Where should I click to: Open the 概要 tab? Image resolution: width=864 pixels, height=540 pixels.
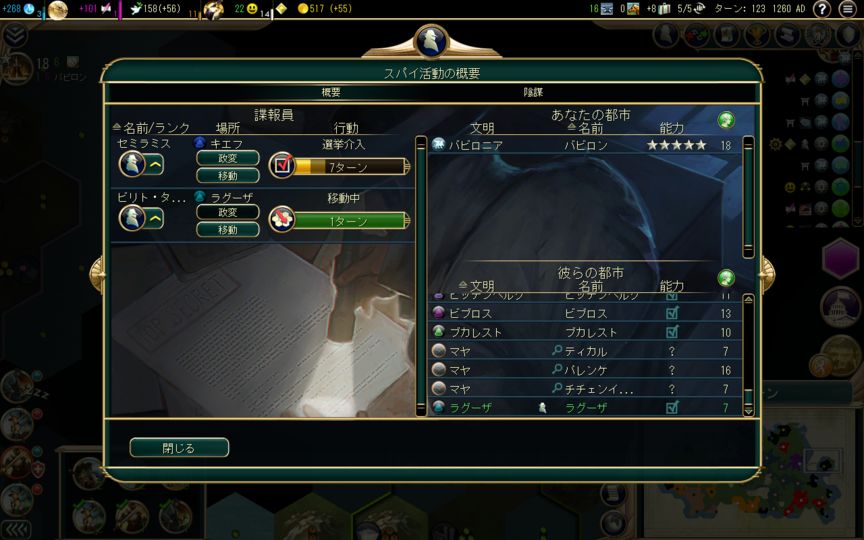click(330, 92)
